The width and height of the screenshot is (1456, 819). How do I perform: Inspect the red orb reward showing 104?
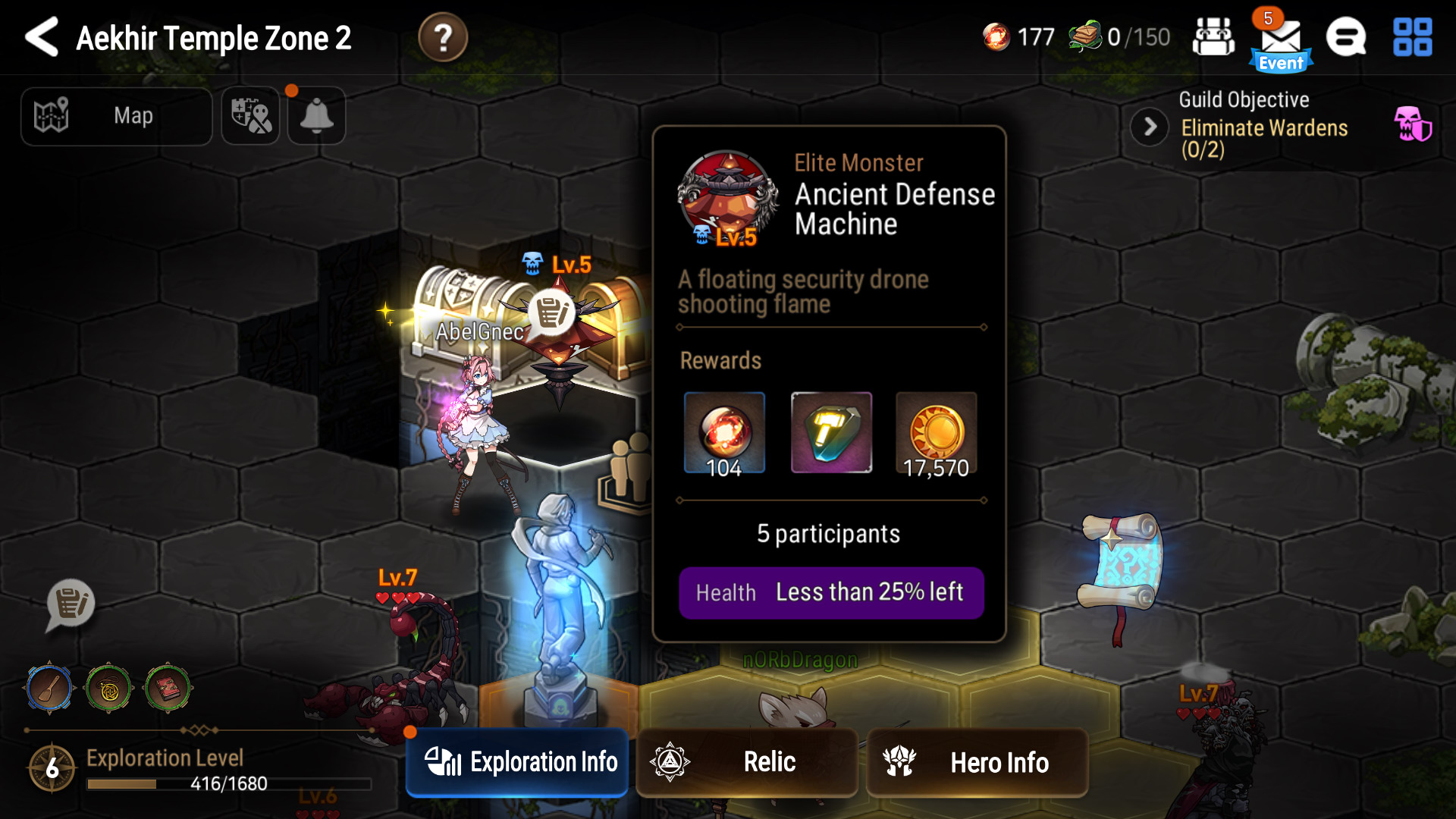[x=724, y=433]
